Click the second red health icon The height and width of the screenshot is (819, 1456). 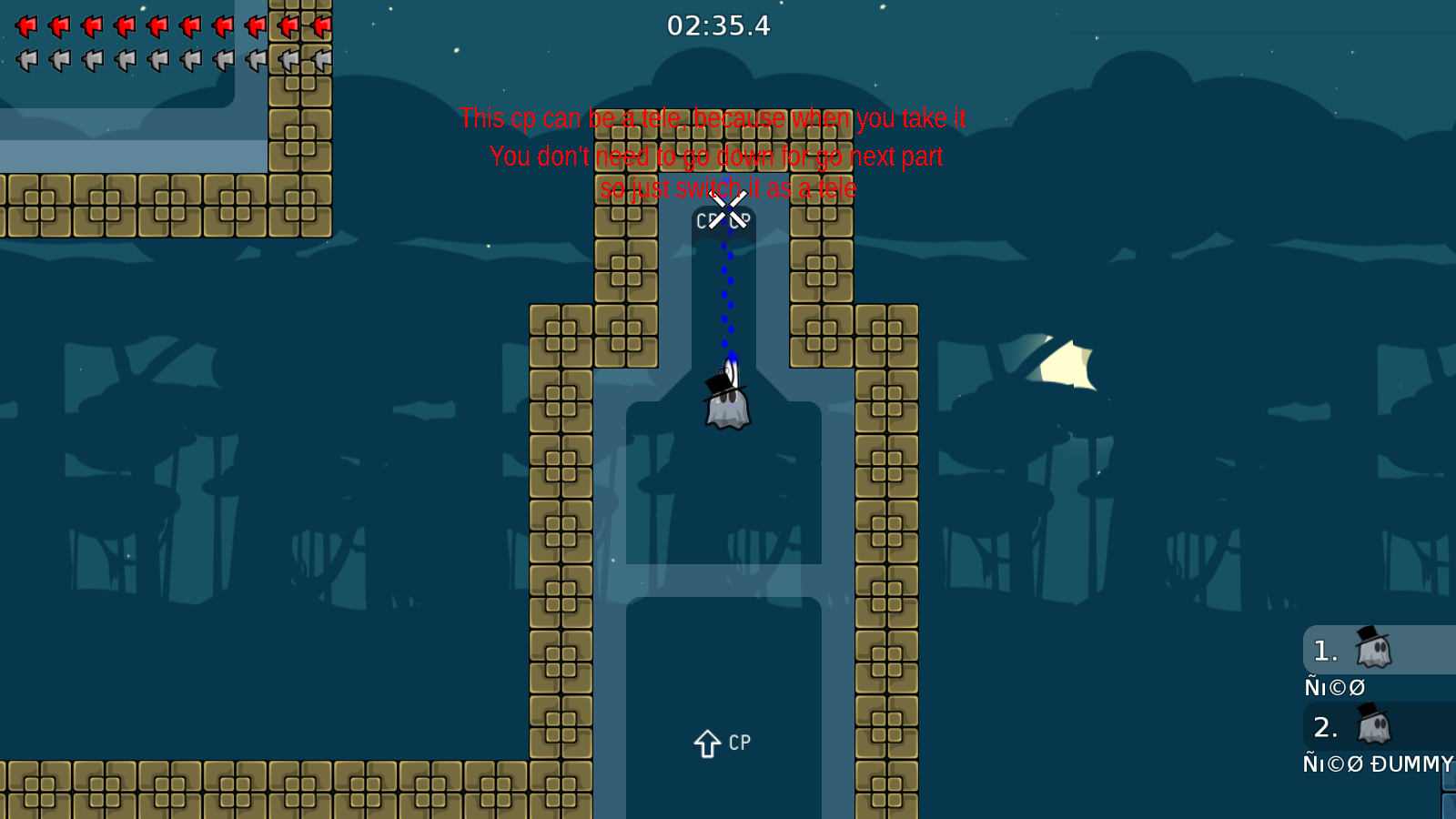point(58,25)
